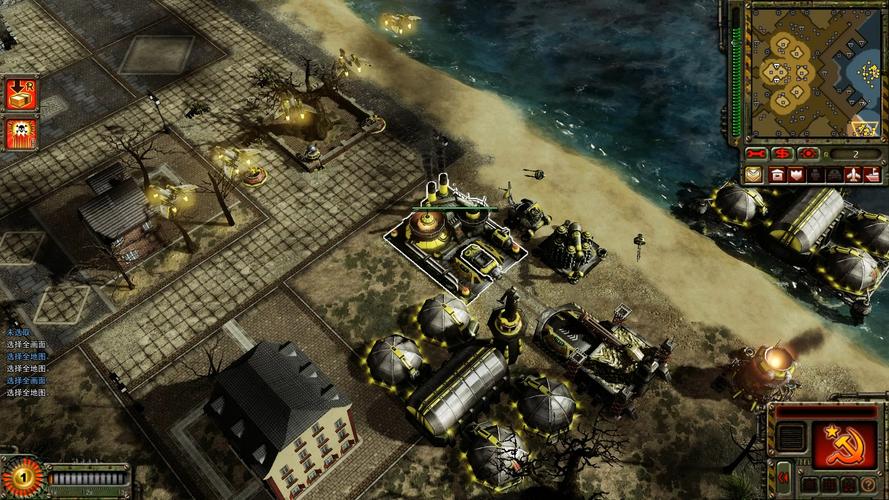This screenshot has height=500, width=889.
Task: Choose the naval ship production tab
Action: pos(872,174)
